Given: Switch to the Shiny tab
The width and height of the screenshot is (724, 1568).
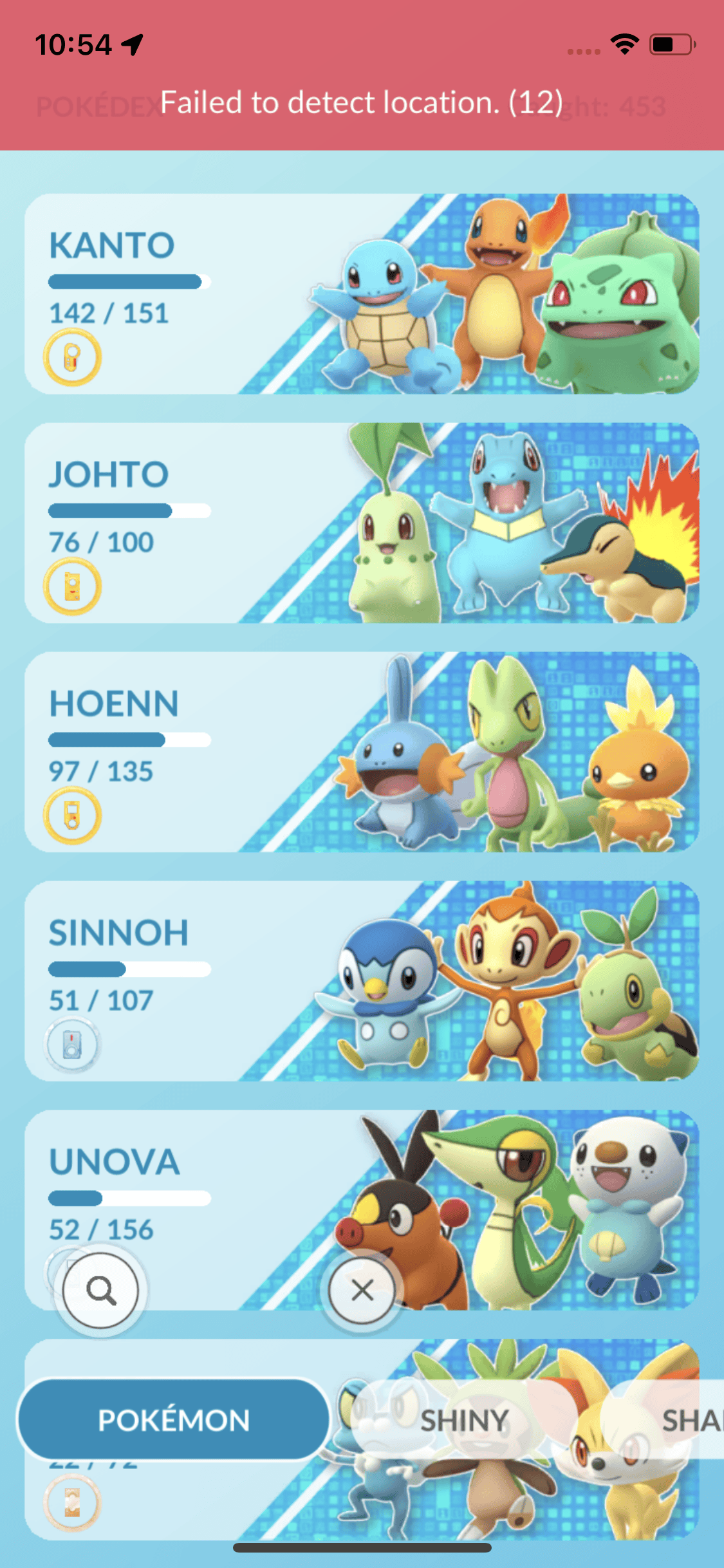Looking at the screenshot, I should click(465, 1420).
